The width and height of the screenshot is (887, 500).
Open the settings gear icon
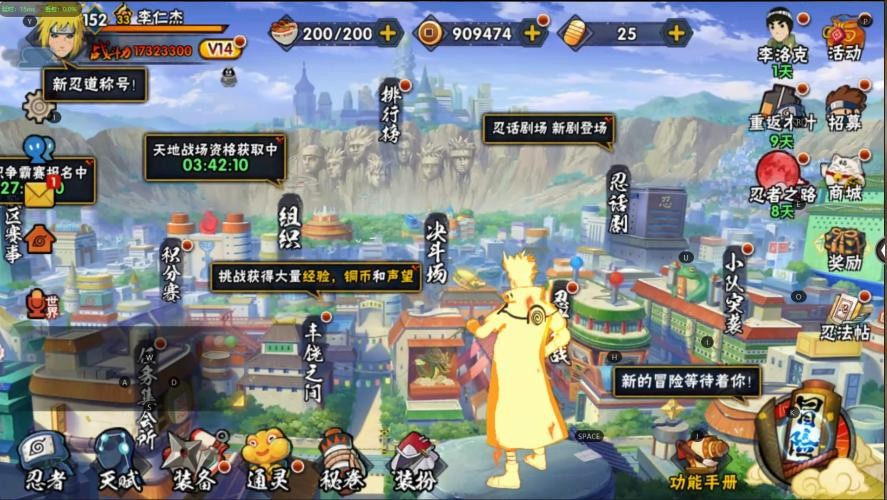38,106
